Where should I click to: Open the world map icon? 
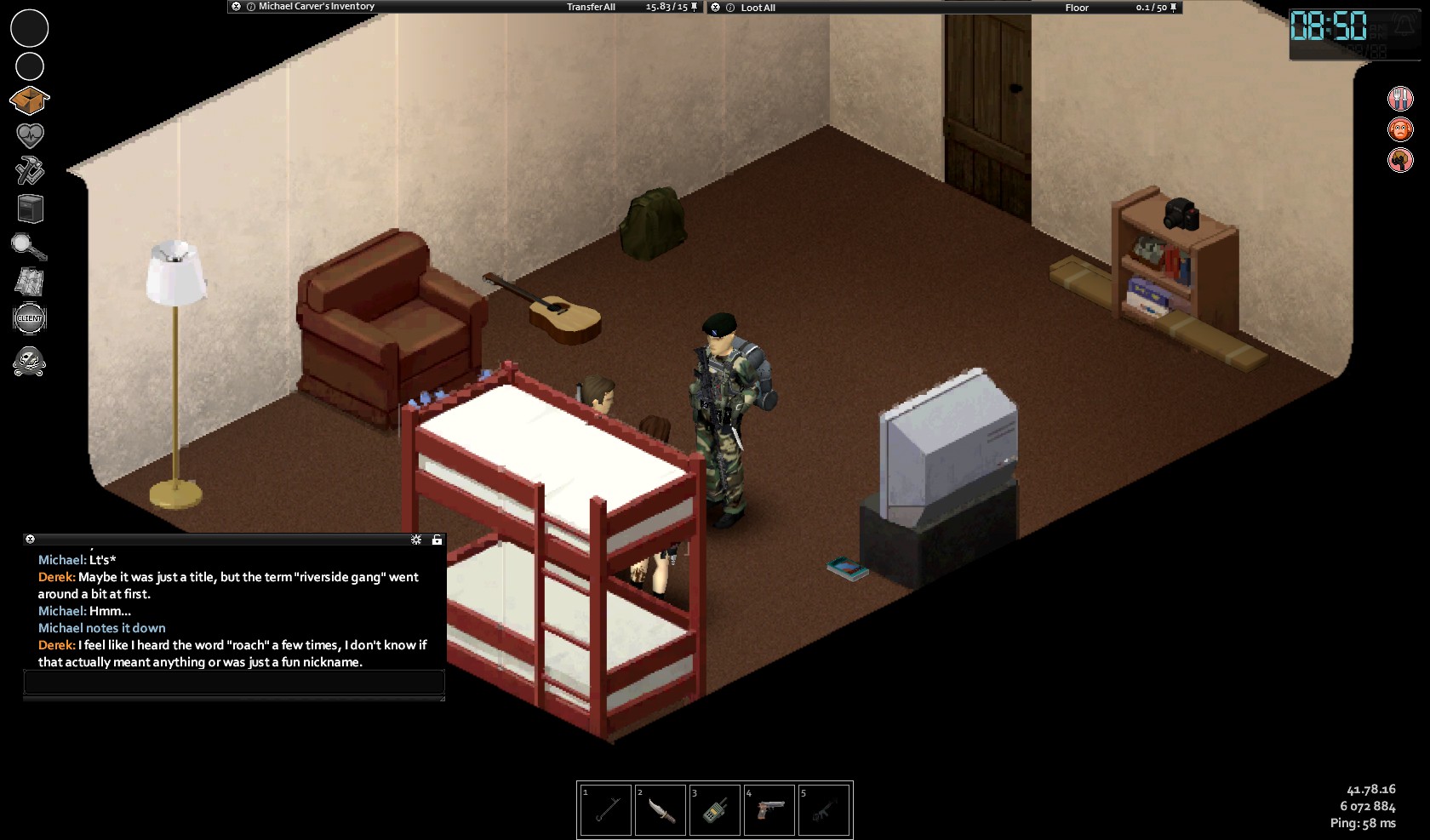tap(30, 282)
